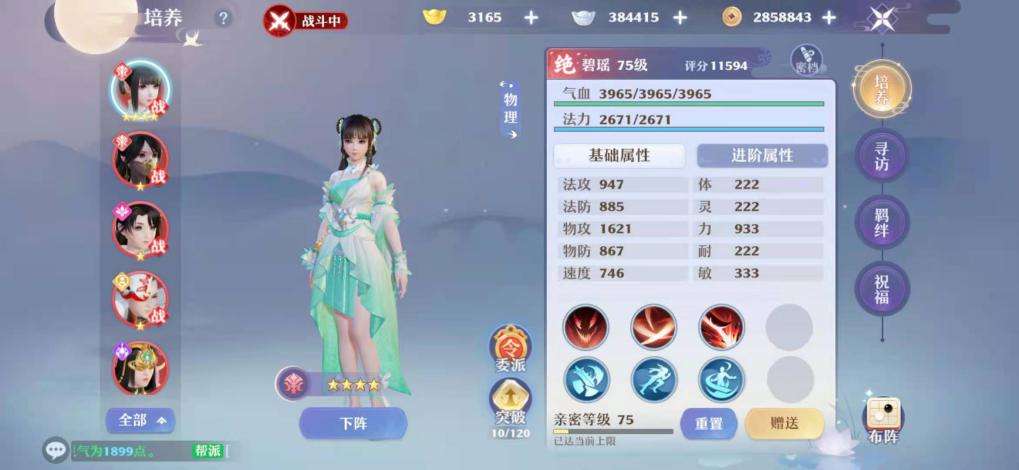Add more gold ingots with the plus
The height and width of the screenshot is (470, 1019).
pyautogui.click(x=530, y=17)
